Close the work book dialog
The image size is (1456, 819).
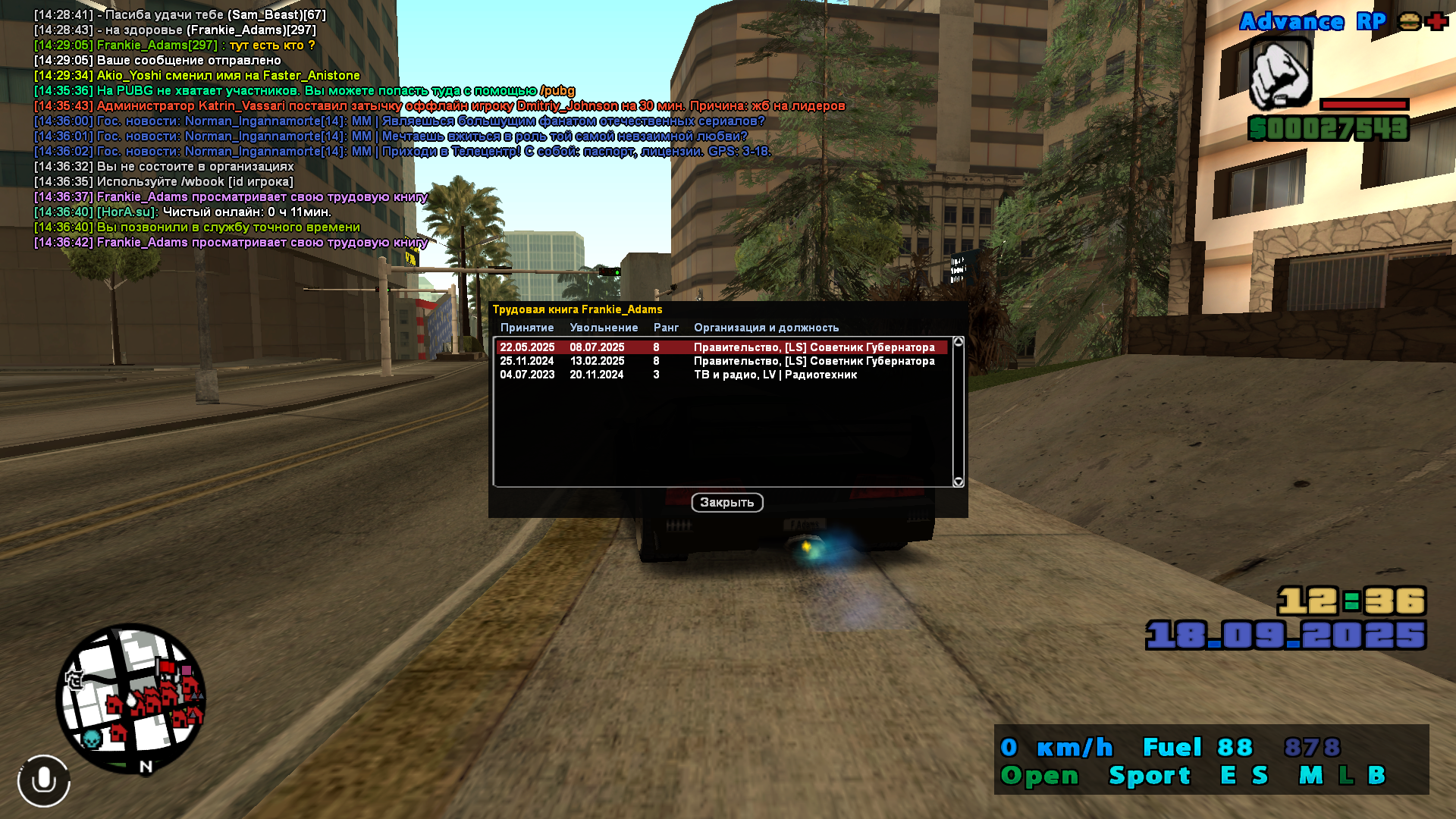click(x=726, y=503)
